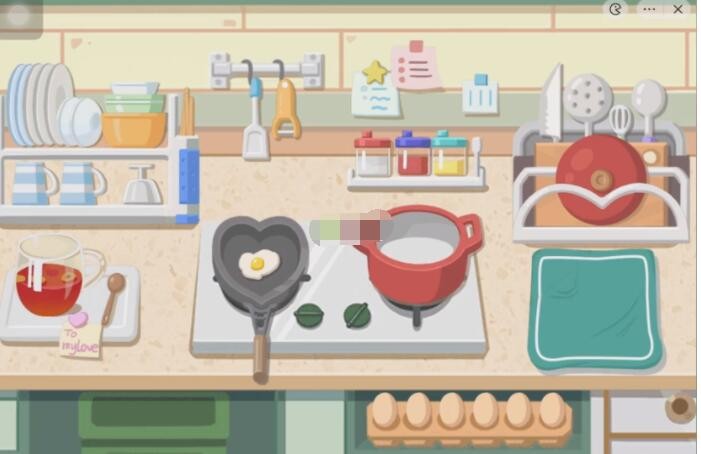
Task: Click the round Pac-Man shaped icon
Action: [616, 9]
